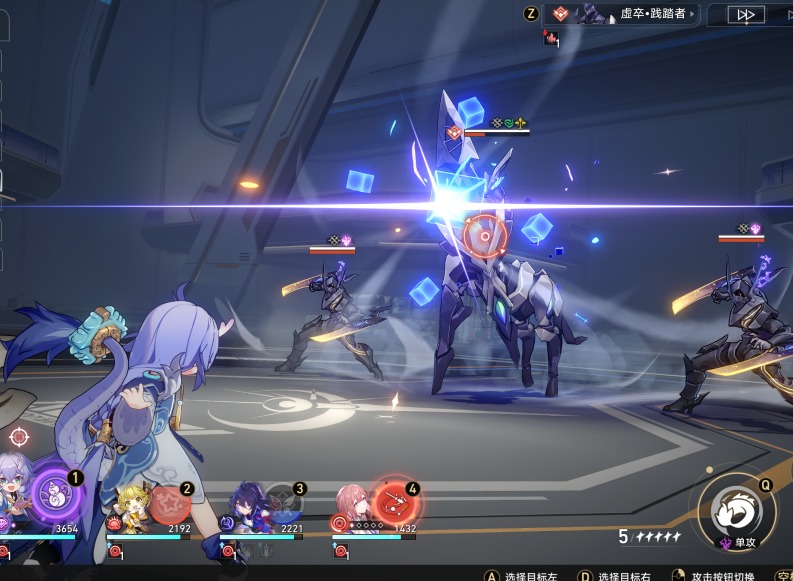Fire the glowing red ultimate of character 4

pyautogui.click(x=393, y=499)
